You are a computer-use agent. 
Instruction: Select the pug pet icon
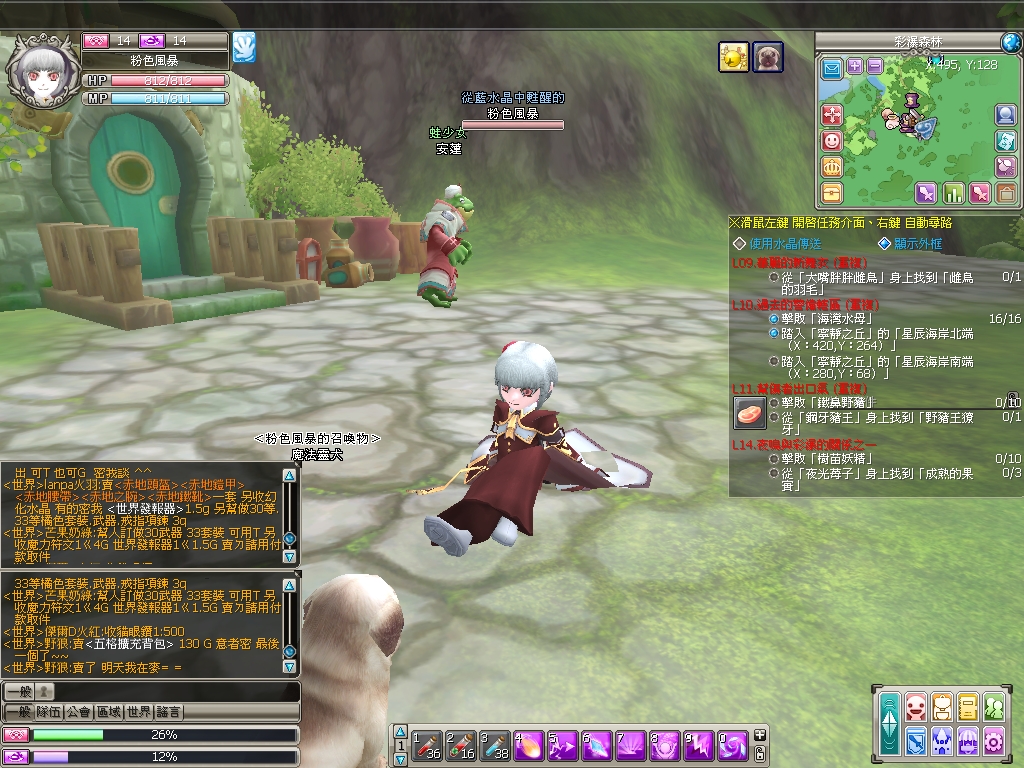(767, 57)
